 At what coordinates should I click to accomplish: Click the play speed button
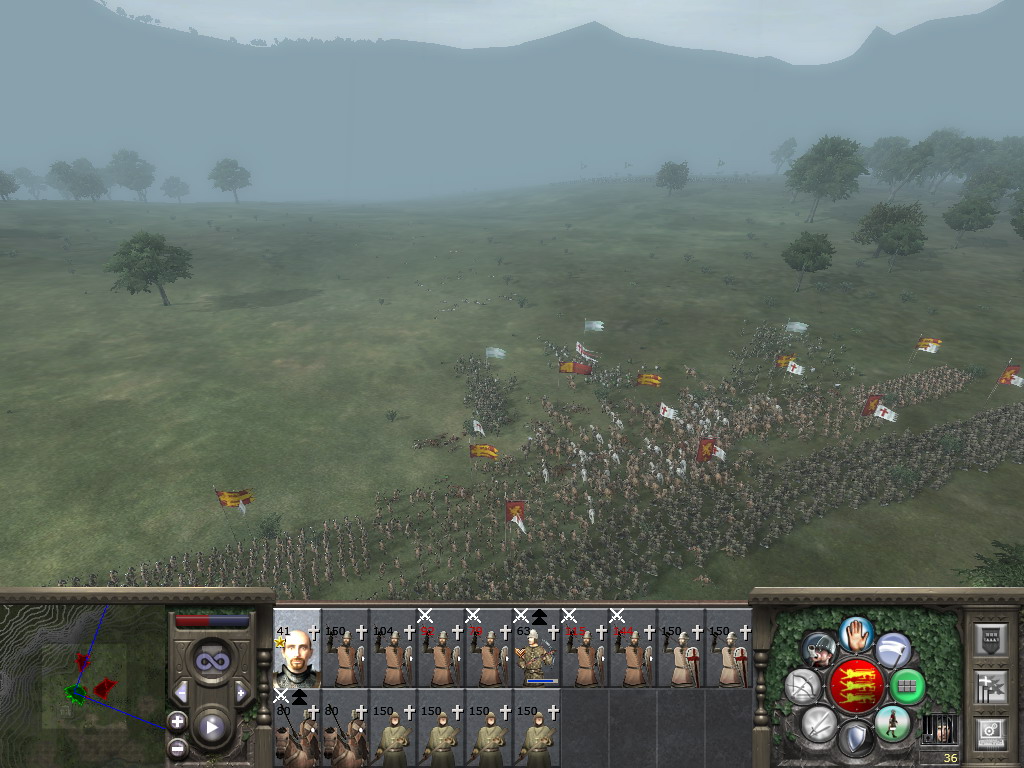(x=211, y=727)
